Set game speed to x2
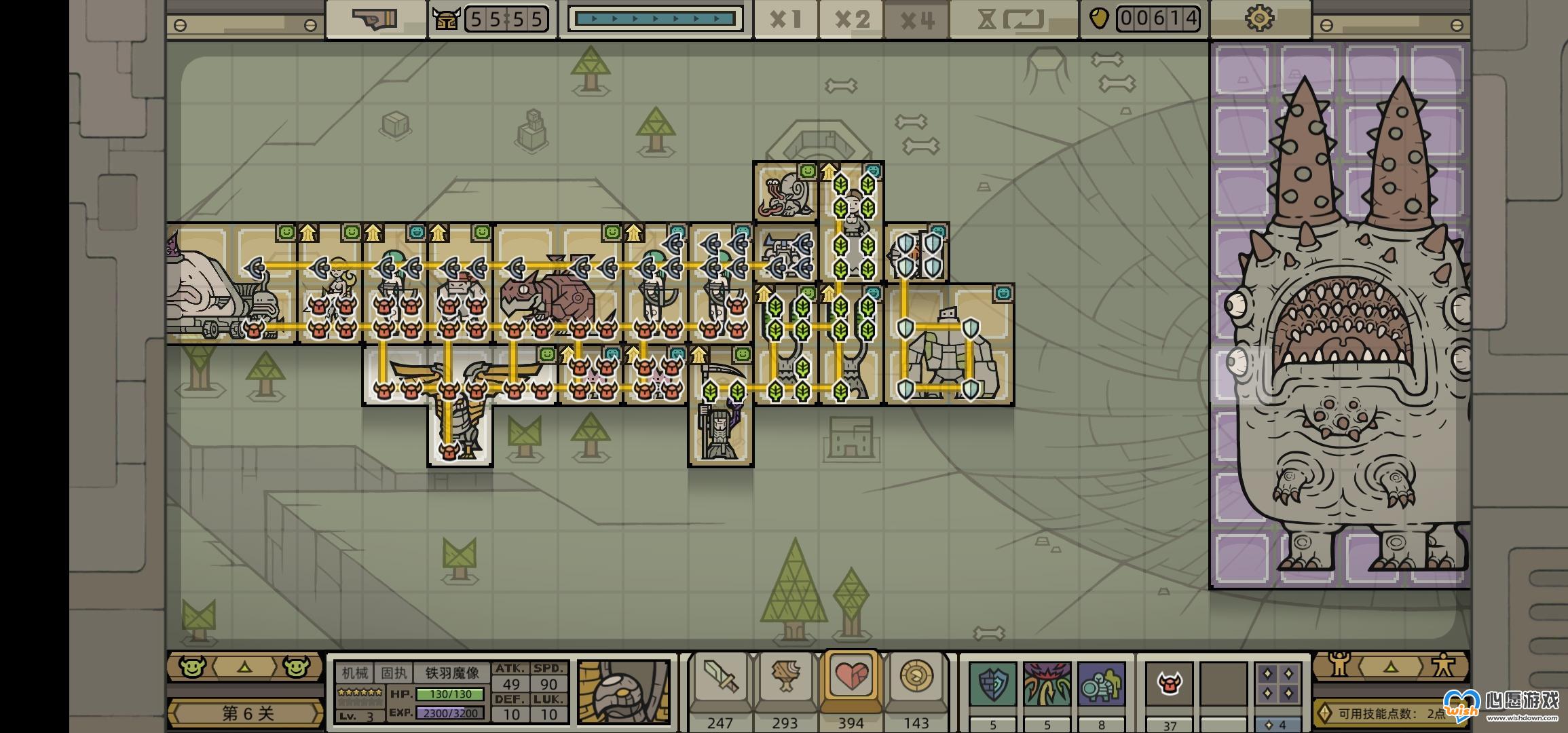 pyautogui.click(x=851, y=19)
